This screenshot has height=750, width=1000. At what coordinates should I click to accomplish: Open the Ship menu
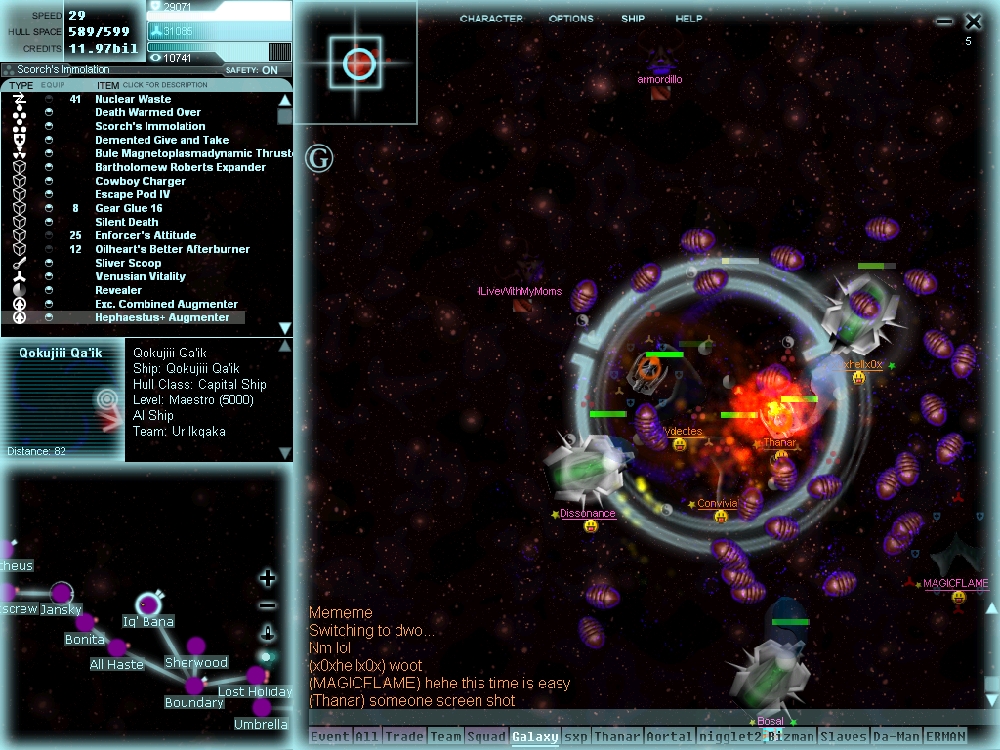coord(633,19)
